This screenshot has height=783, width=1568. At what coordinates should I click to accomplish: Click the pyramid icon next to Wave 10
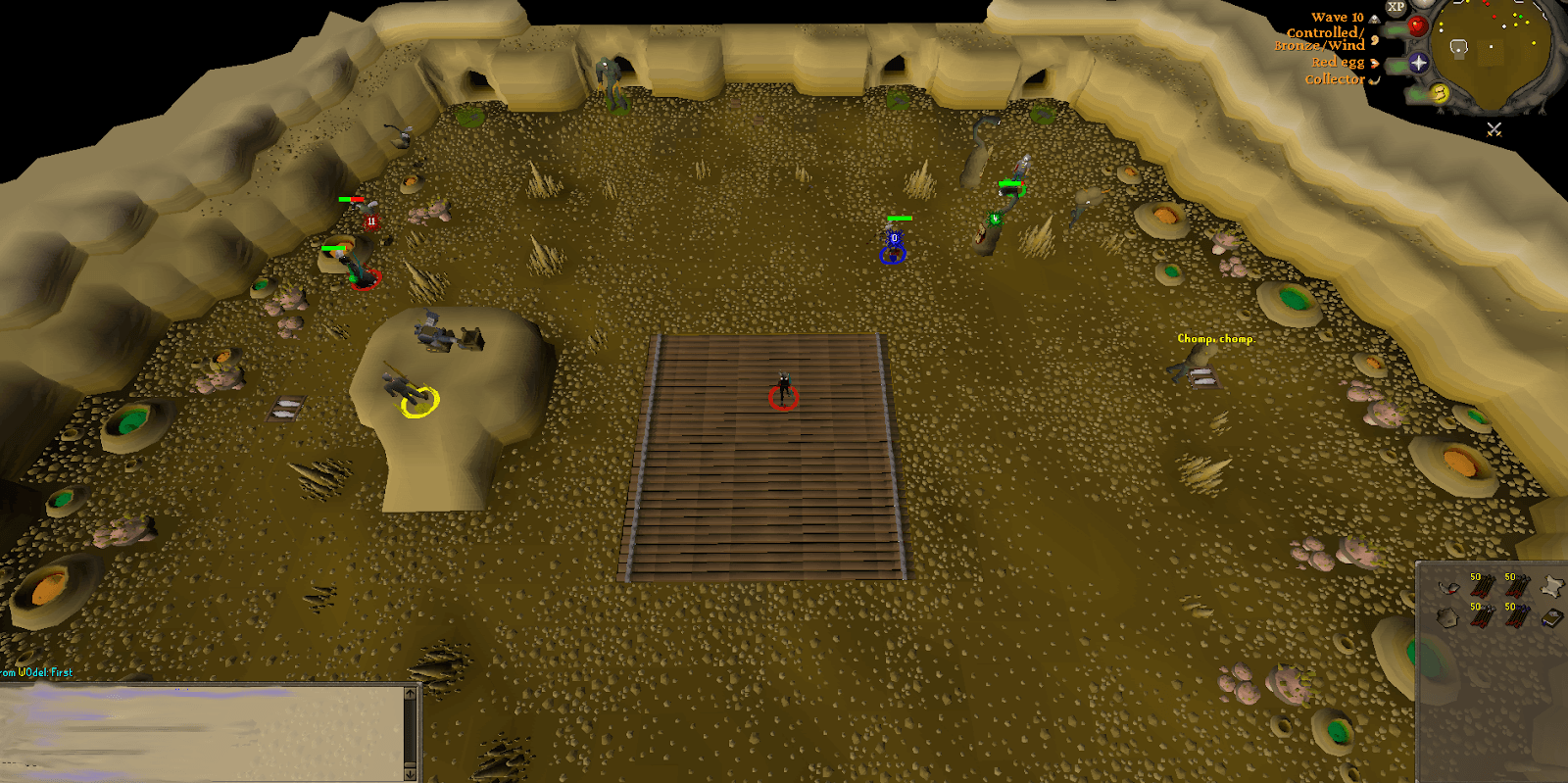coord(1374,19)
